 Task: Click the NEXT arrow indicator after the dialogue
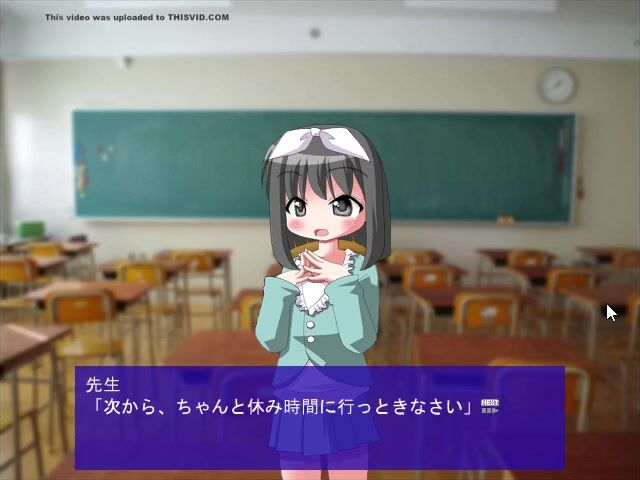point(489,406)
